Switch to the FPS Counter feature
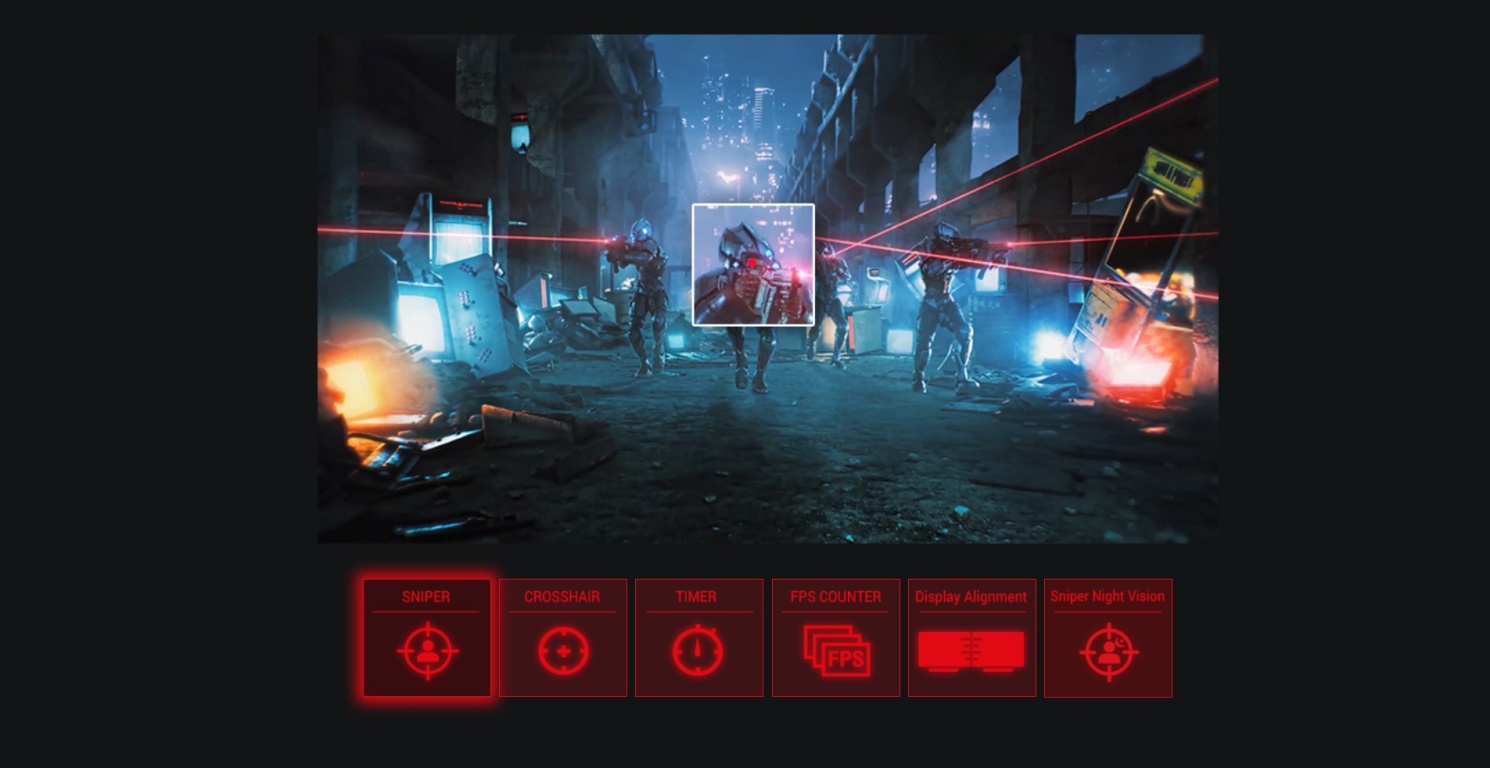The width and height of the screenshot is (1490, 768). (835, 637)
